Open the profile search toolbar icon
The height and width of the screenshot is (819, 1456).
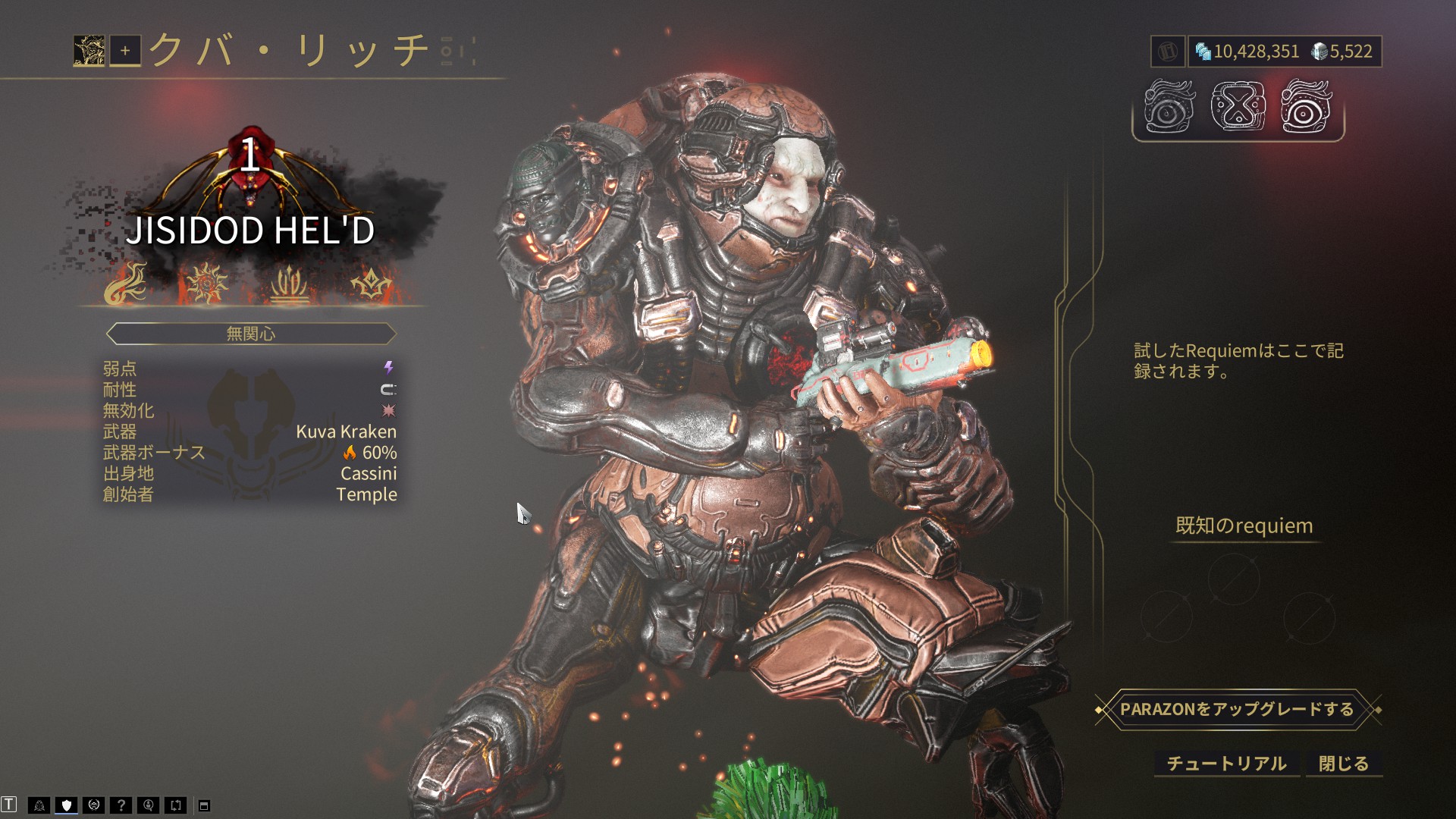(x=149, y=805)
